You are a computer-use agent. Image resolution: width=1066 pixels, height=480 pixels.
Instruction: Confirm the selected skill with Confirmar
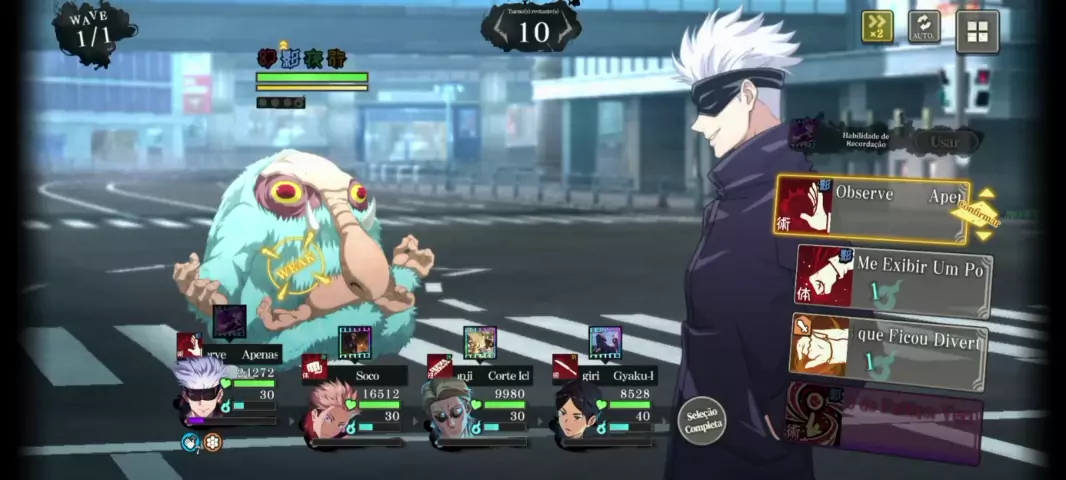tap(975, 212)
